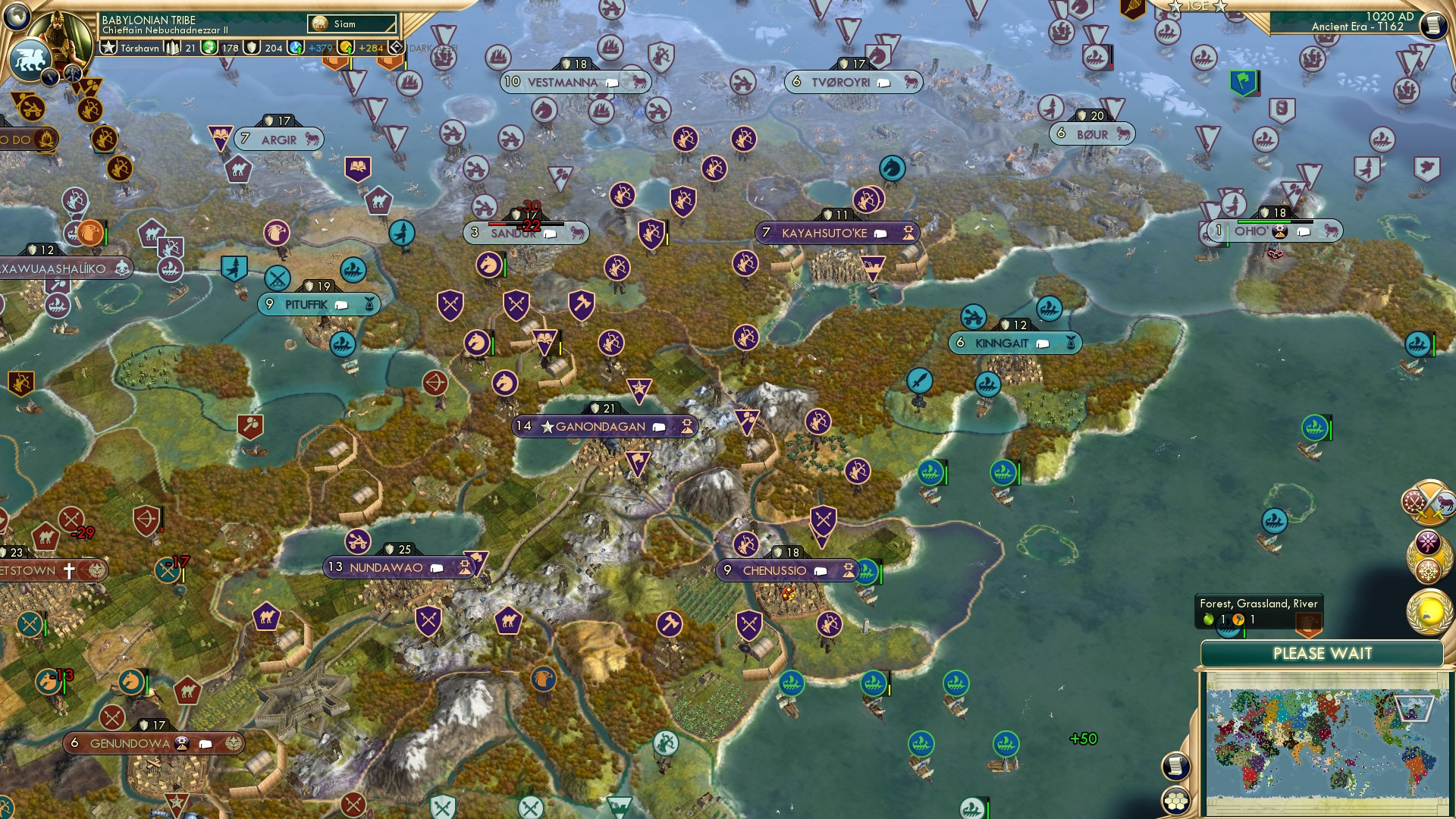This screenshot has height=819, width=1456.
Task: Open science overview via the +379 icon
Action: tap(295, 48)
